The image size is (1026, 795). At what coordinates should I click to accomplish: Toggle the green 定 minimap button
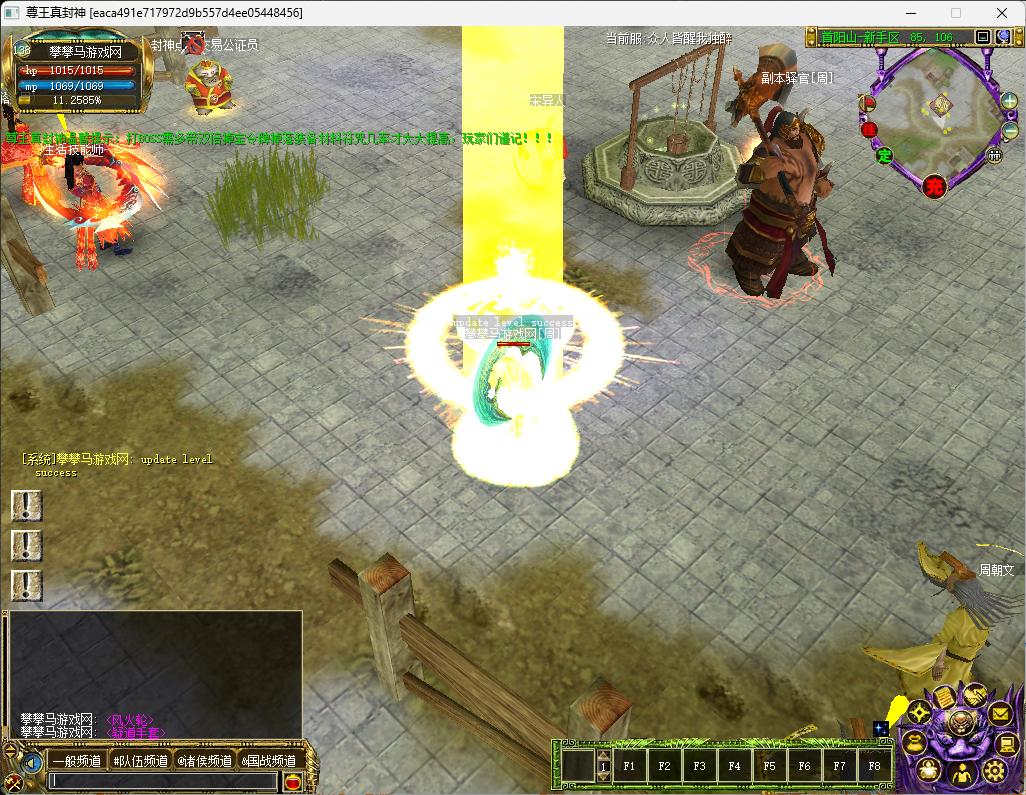coord(884,155)
